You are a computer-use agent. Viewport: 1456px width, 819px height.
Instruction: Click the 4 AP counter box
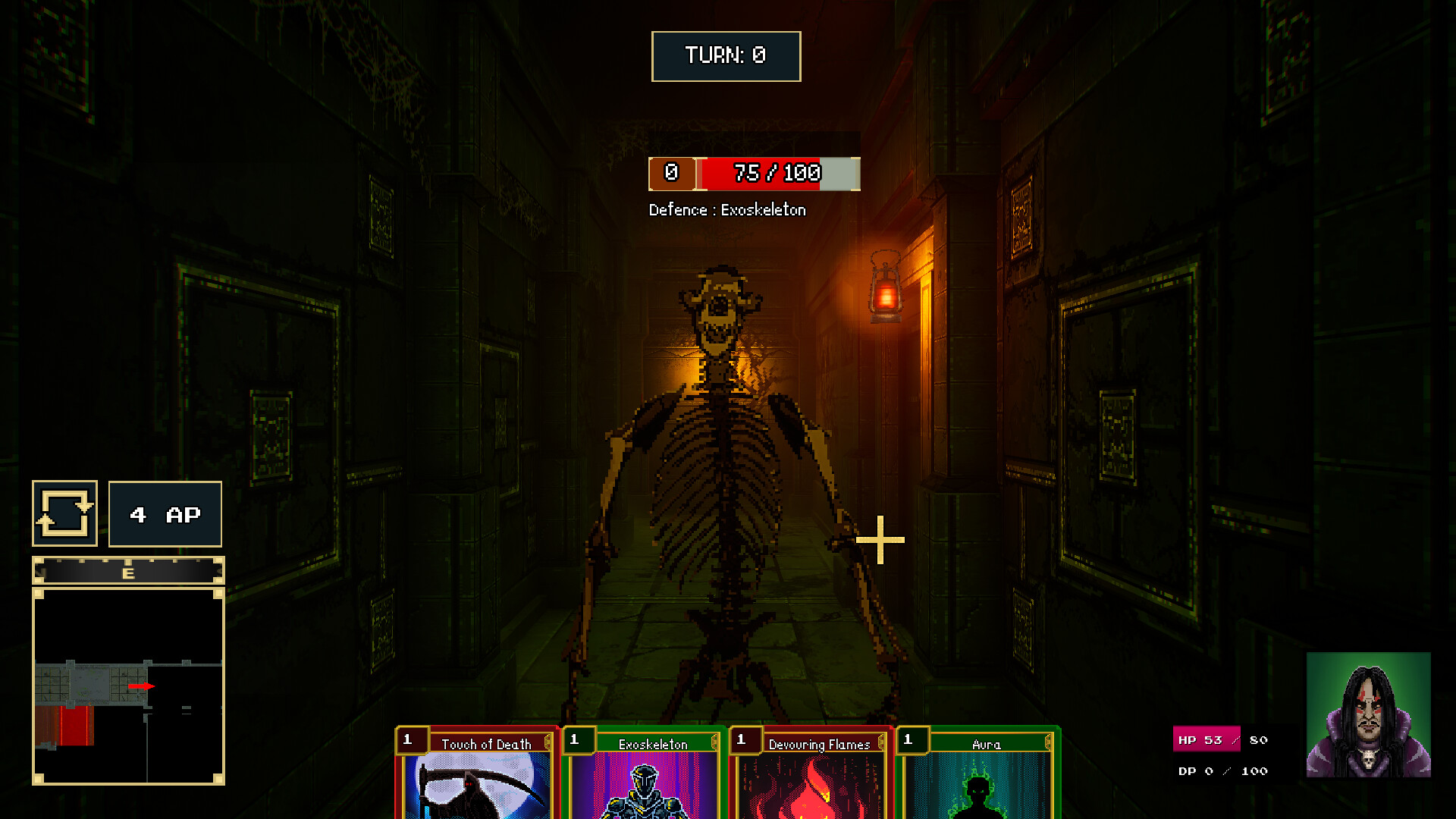pyautogui.click(x=165, y=514)
